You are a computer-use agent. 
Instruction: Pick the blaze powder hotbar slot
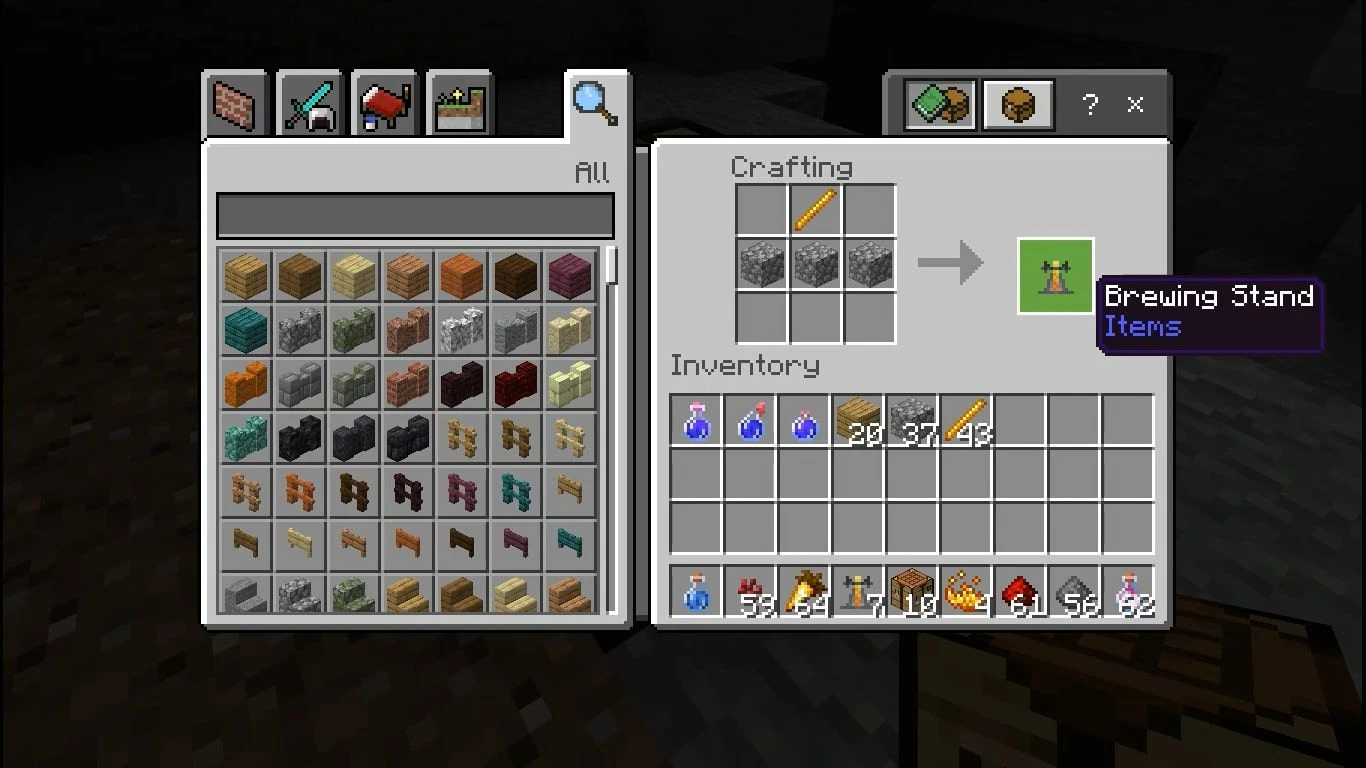(965, 592)
